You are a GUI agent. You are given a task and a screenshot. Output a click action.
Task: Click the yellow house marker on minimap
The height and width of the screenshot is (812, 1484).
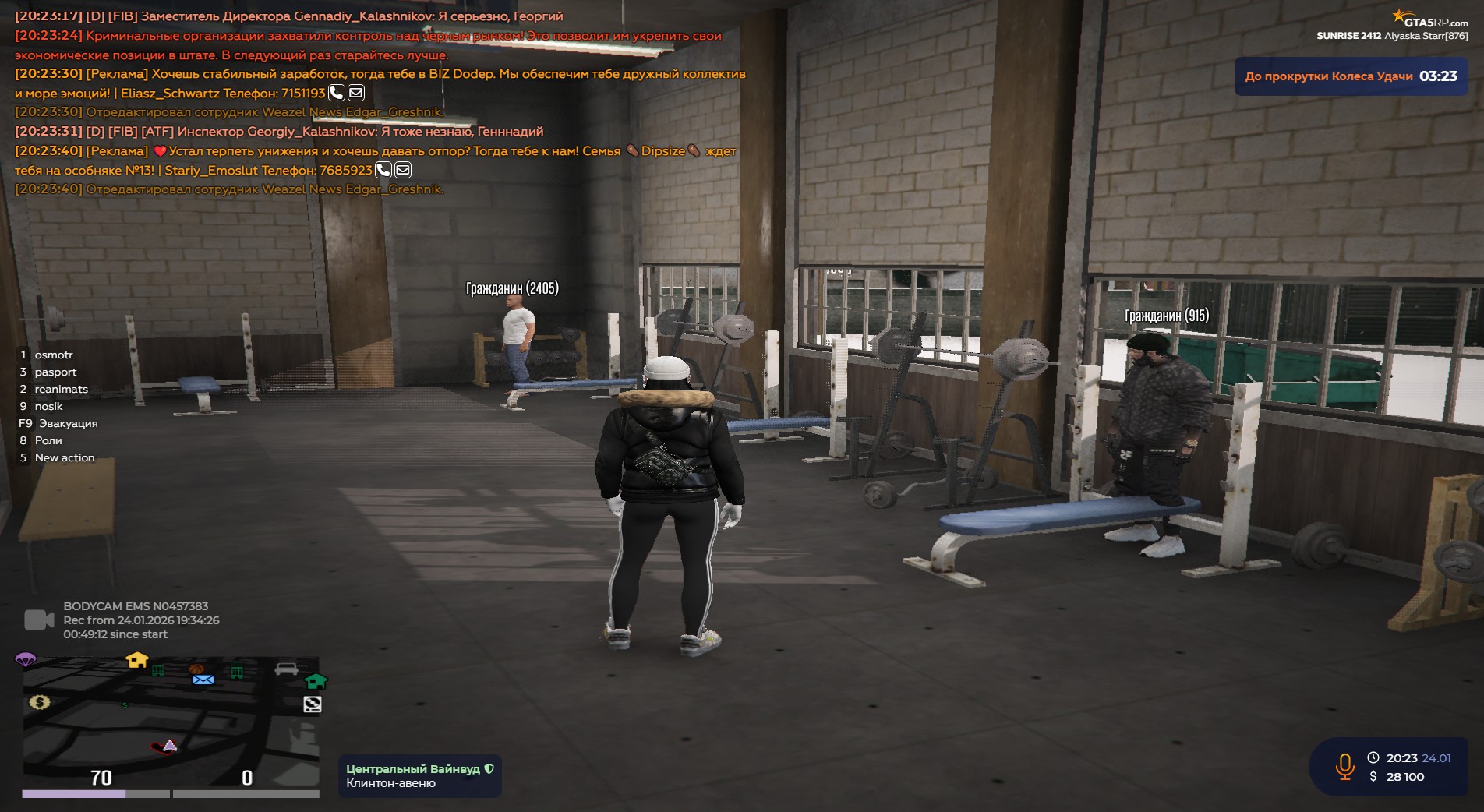pyautogui.click(x=137, y=660)
